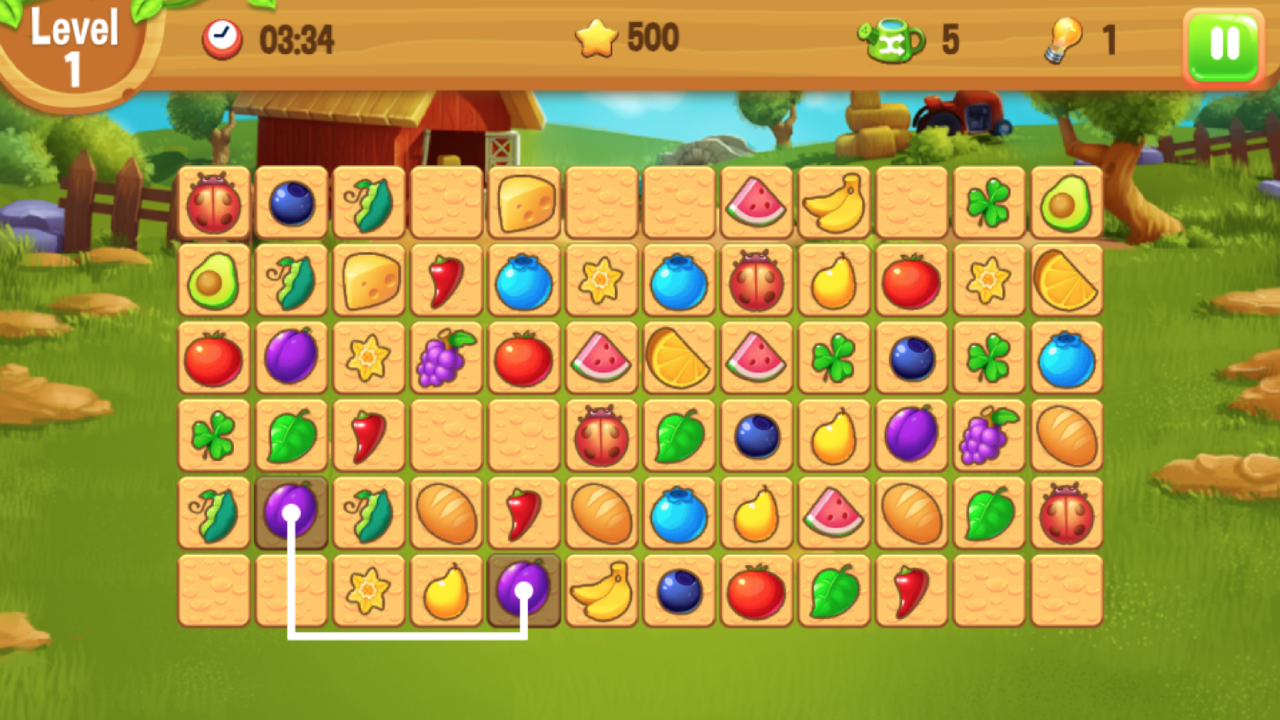1280x720 pixels.
Task: Select the banana bunch tile in the bottom row
Action: [x=601, y=591]
